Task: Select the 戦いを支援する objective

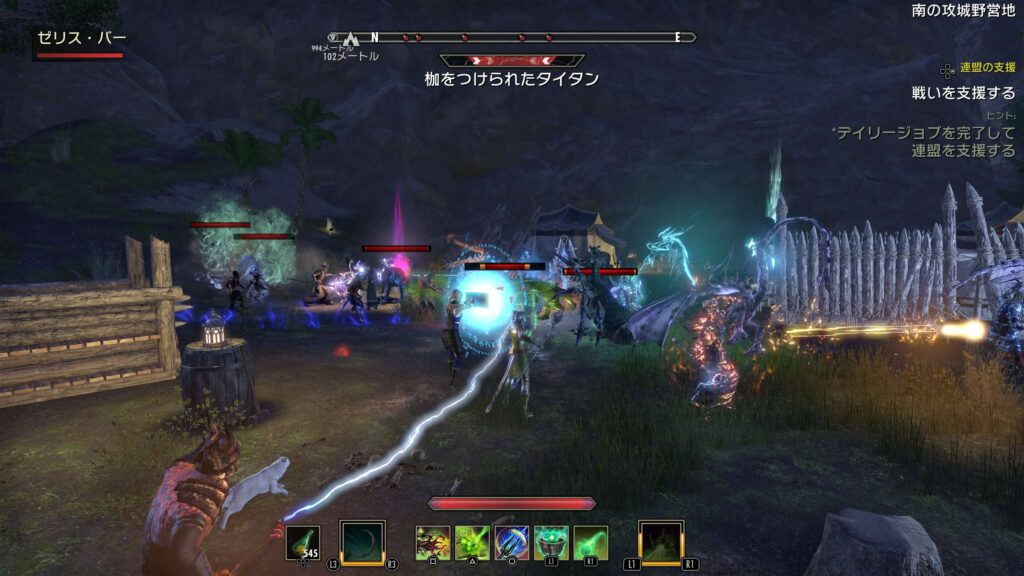Action: [963, 93]
